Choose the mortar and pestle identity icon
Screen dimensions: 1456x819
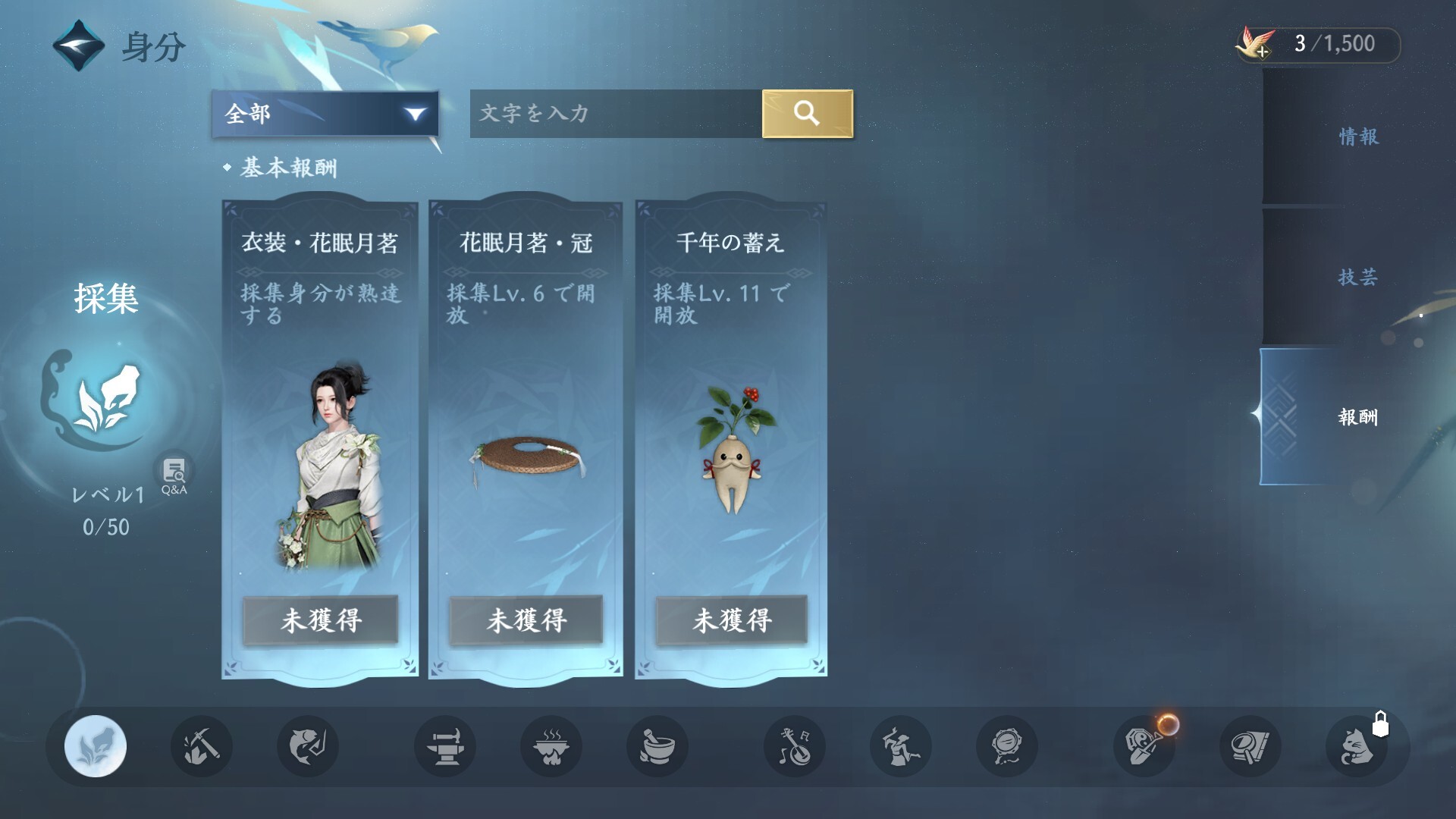tap(657, 746)
